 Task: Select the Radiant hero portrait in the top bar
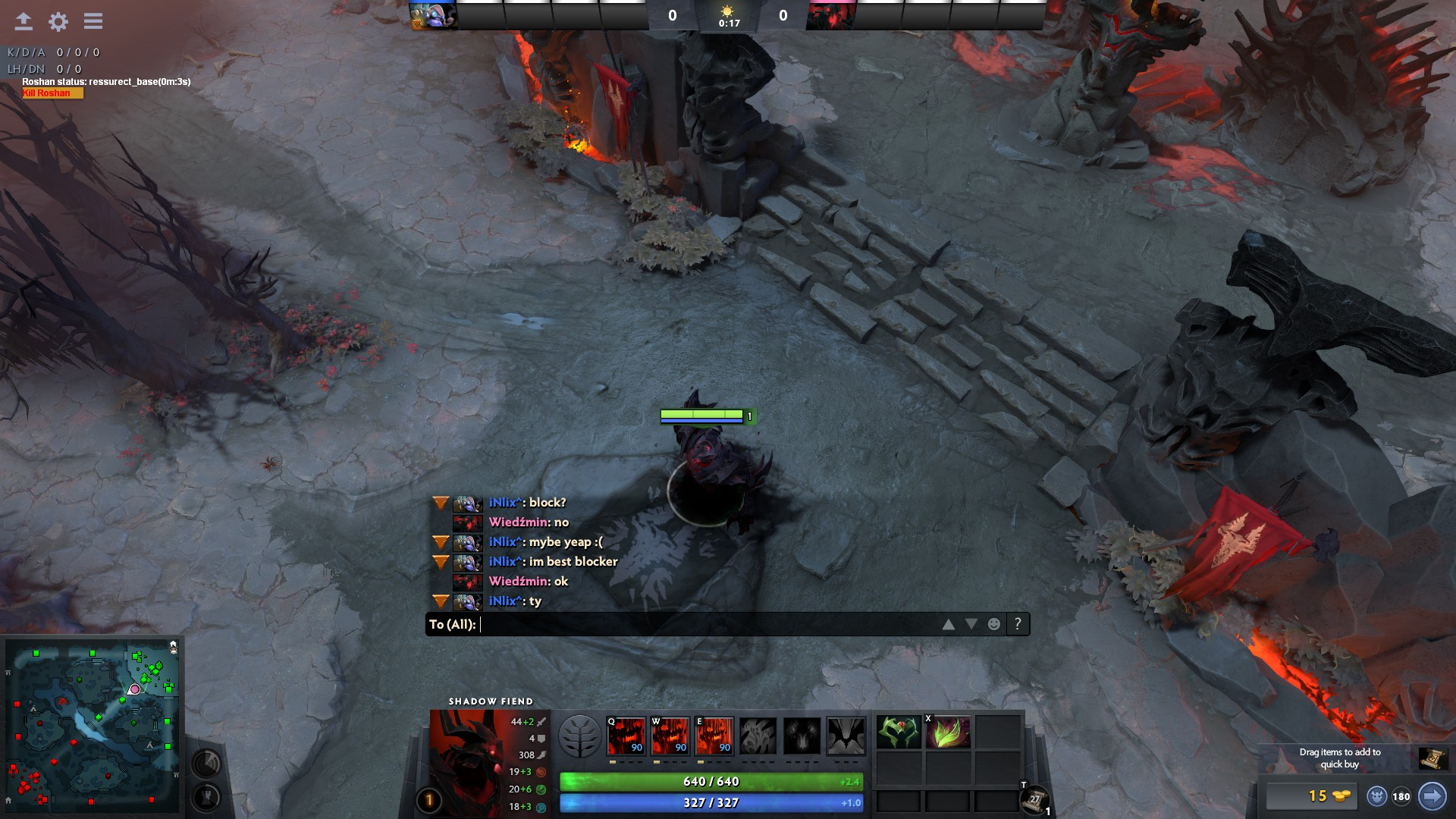pos(433,15)
